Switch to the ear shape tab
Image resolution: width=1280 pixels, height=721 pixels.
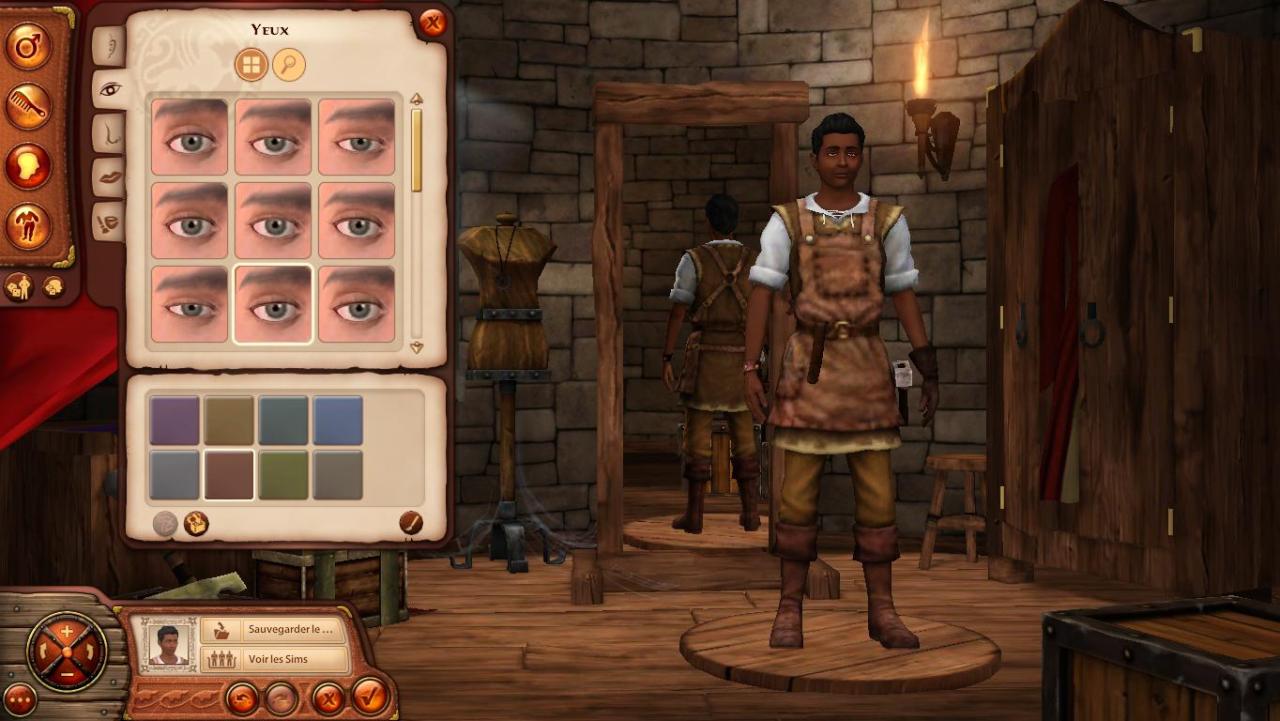109,46
